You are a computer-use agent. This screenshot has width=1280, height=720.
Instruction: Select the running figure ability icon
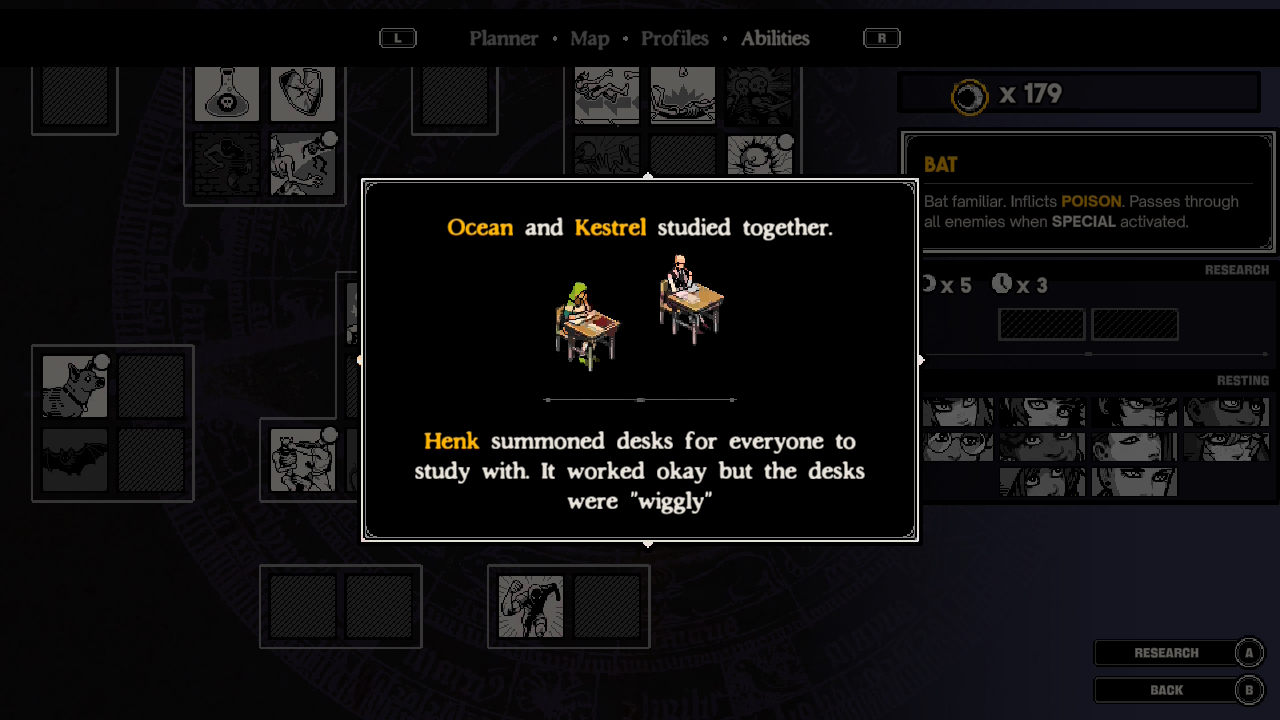531,606
